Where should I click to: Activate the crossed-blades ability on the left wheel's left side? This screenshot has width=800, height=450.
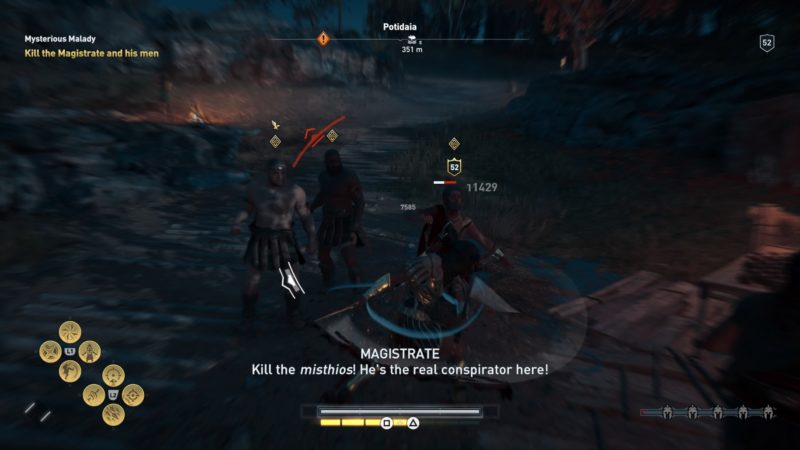[x=50, y=351]
